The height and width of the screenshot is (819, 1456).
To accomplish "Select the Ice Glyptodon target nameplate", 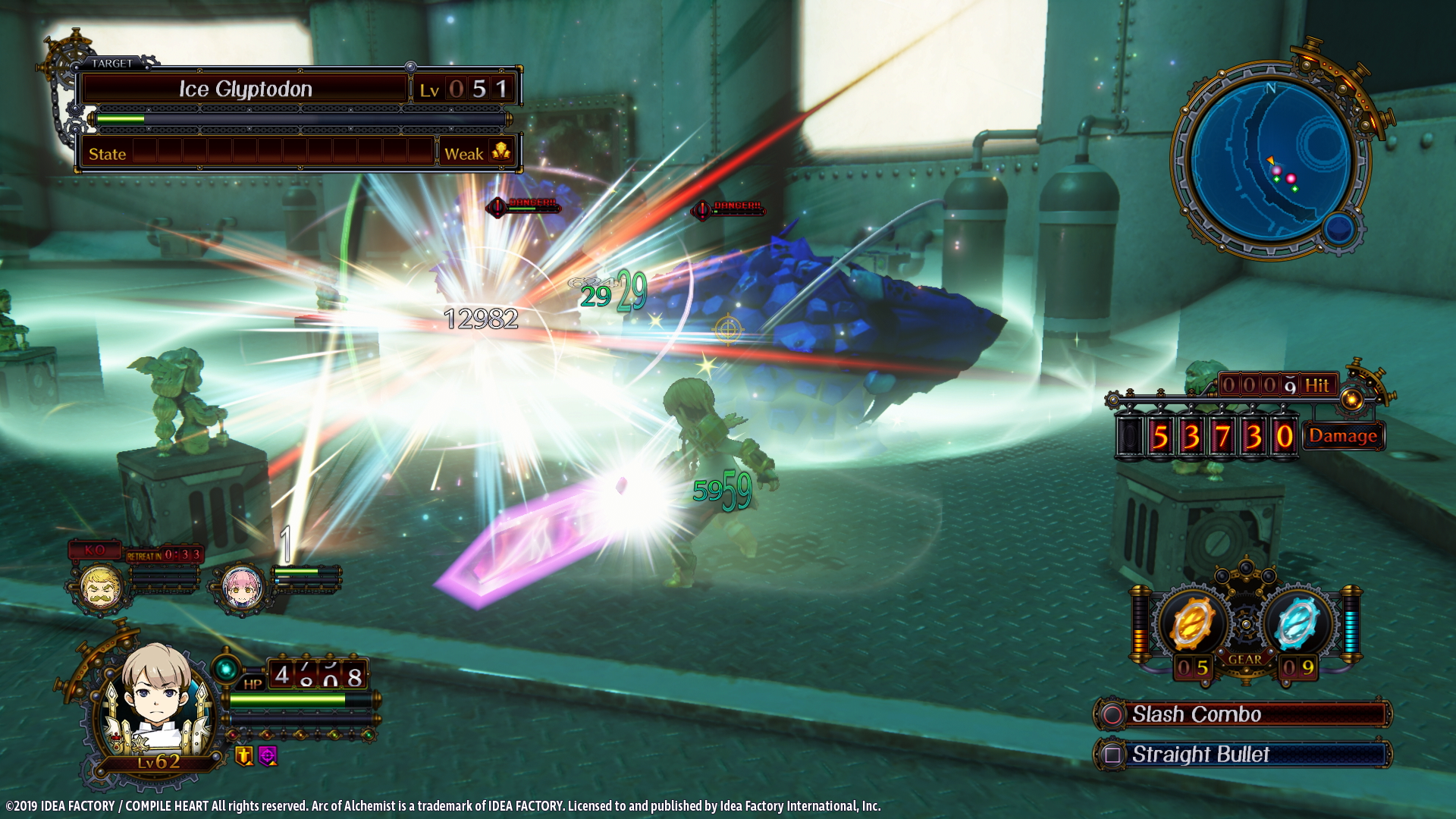I will point(247,88).
